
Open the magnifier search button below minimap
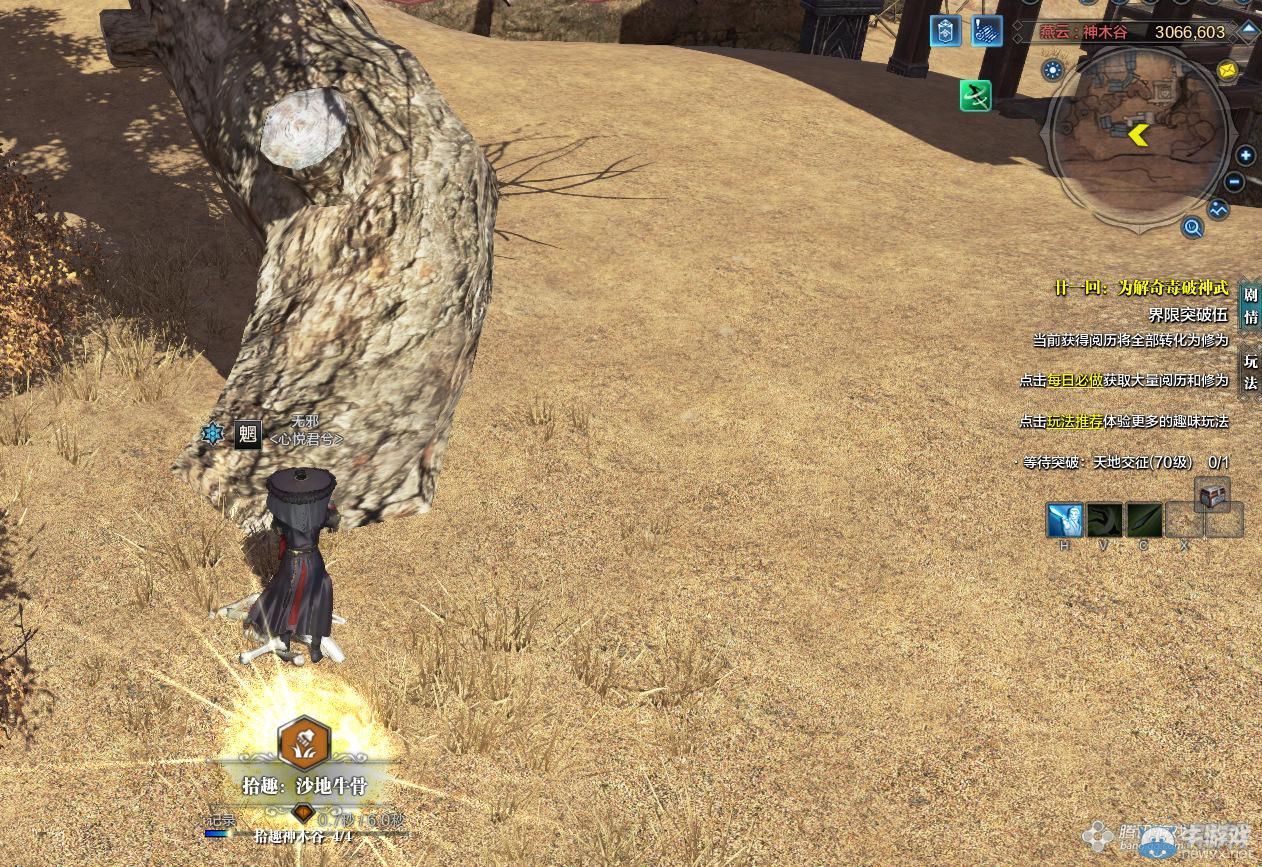coord(1192,228)
